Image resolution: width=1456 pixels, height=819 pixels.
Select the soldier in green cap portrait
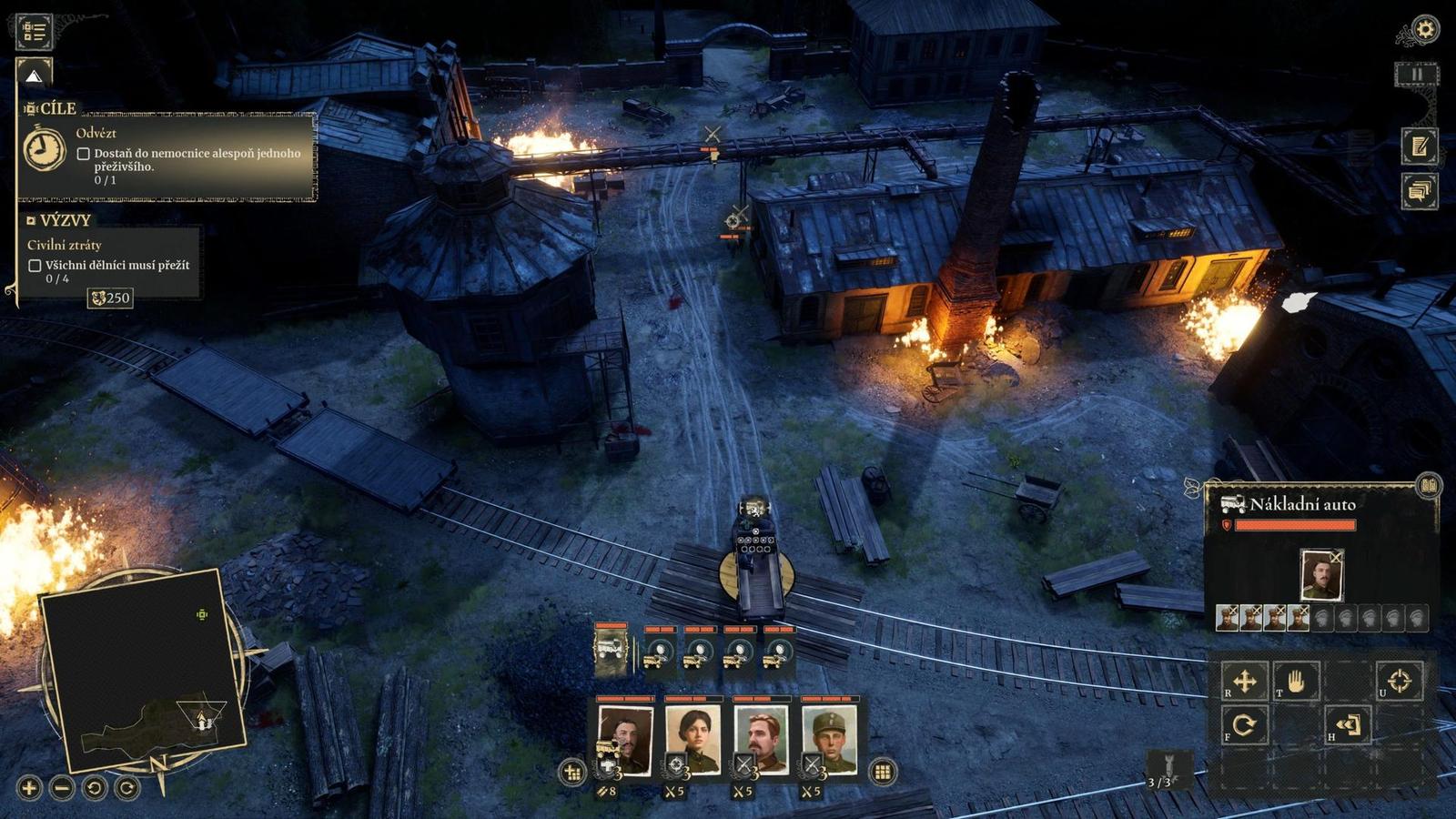pos(829,739)
